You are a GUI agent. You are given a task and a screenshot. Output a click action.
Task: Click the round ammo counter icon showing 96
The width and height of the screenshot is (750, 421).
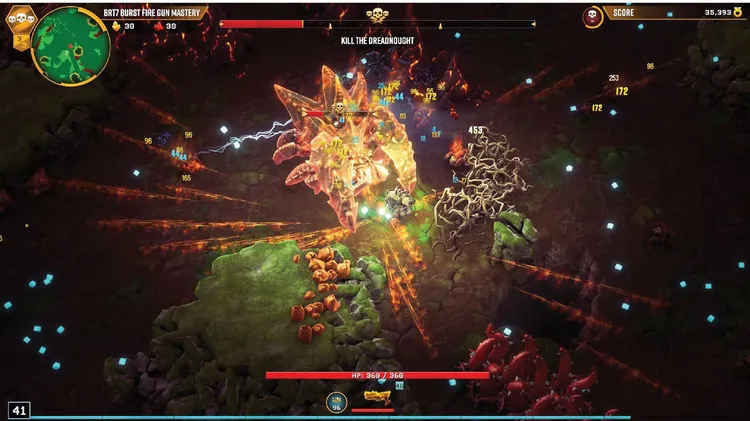(x=336, y=401)
